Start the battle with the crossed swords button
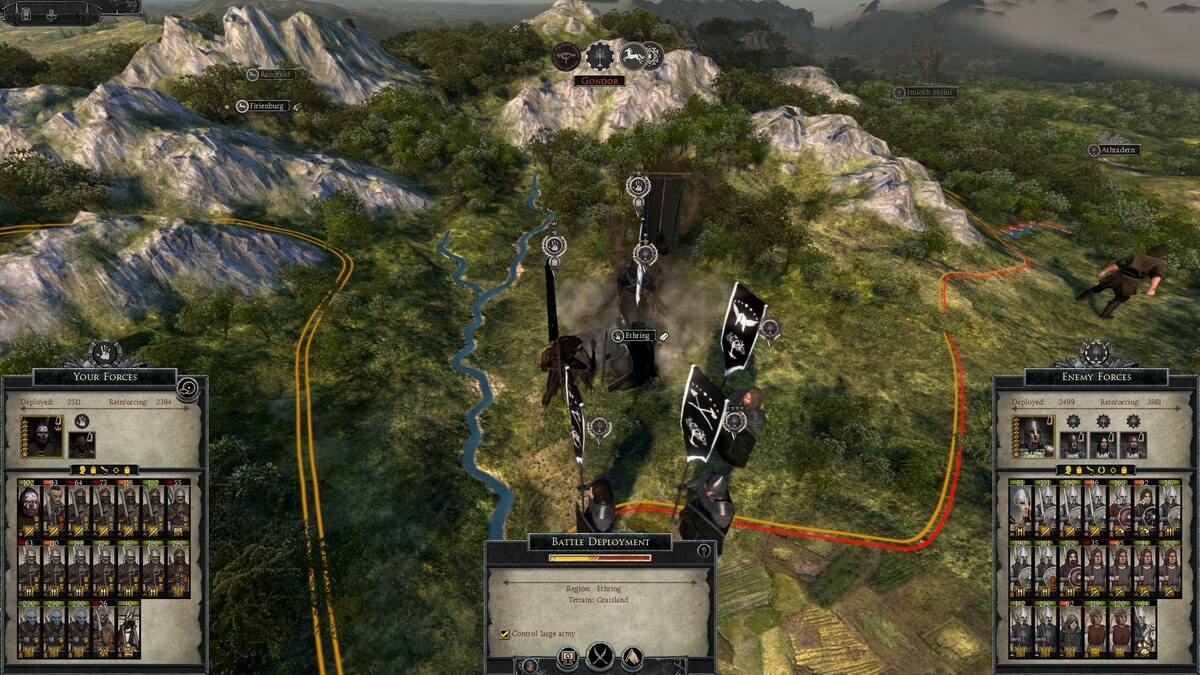1200x675 pixels. (600, 657)
